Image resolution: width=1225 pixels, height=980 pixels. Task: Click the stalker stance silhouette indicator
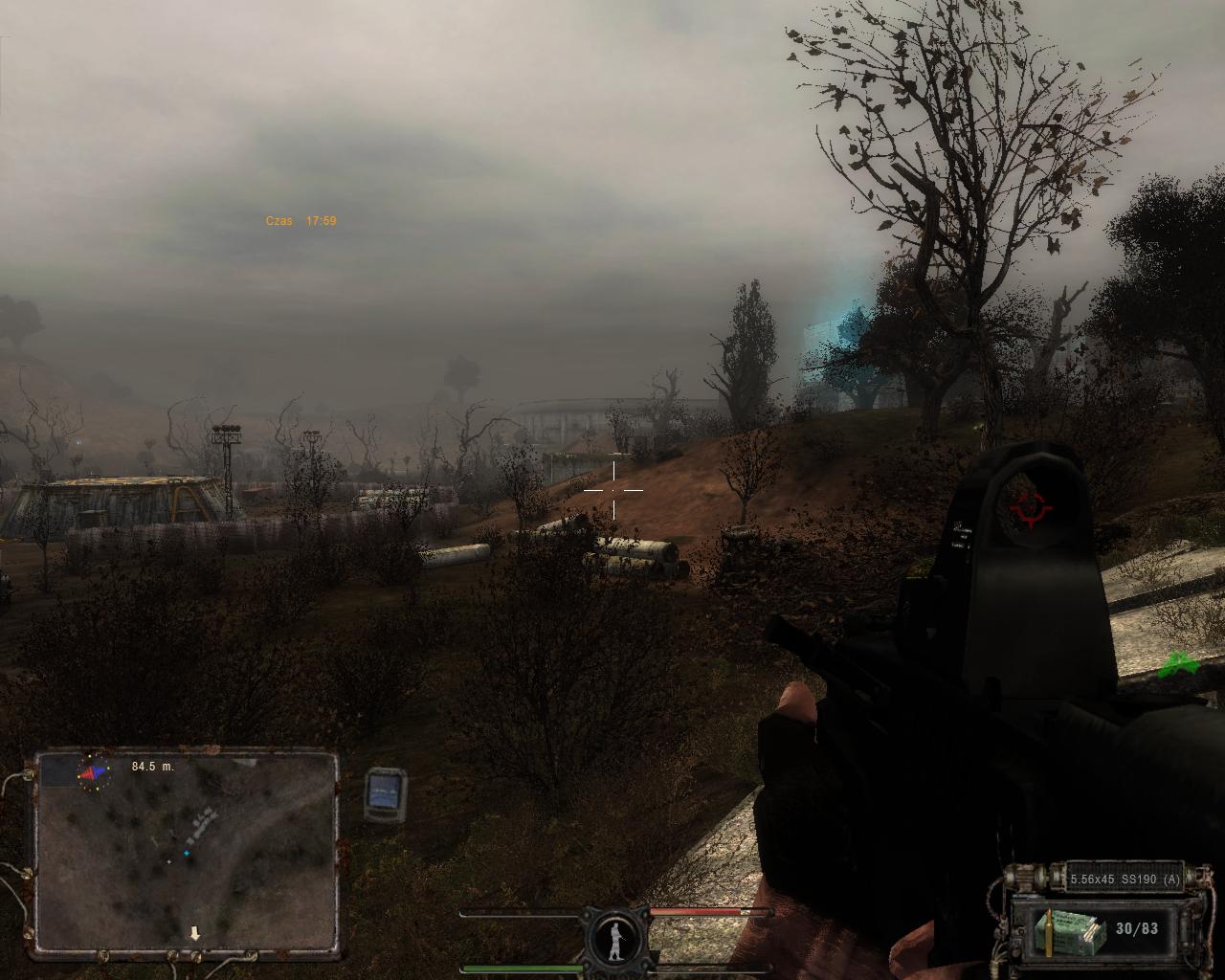click(615, 938)
